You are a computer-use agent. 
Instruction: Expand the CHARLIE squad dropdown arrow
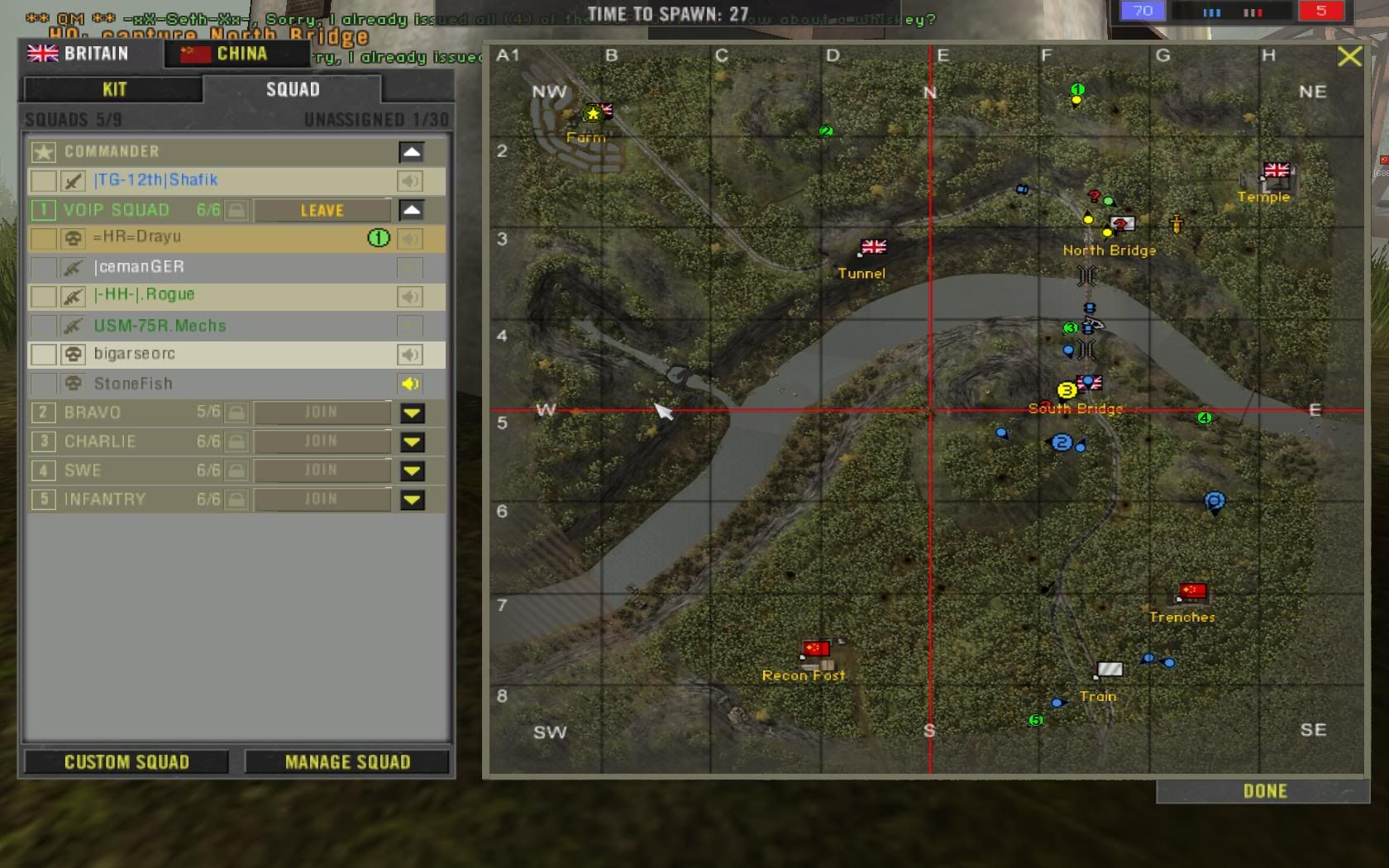pyautogui.click(x=412, y=441)
